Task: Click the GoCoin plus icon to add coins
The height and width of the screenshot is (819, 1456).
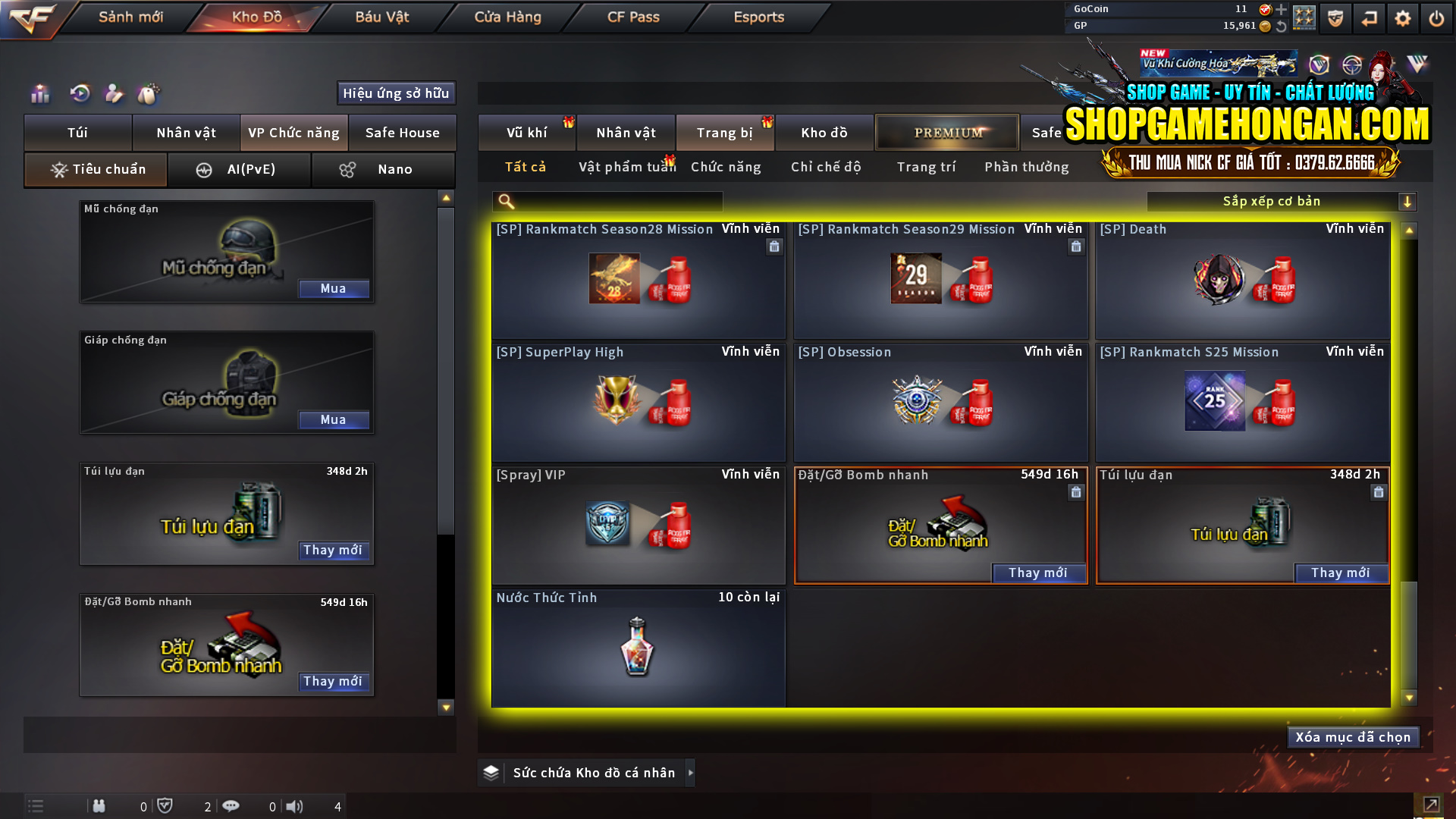Action: tap(1281, 11)
